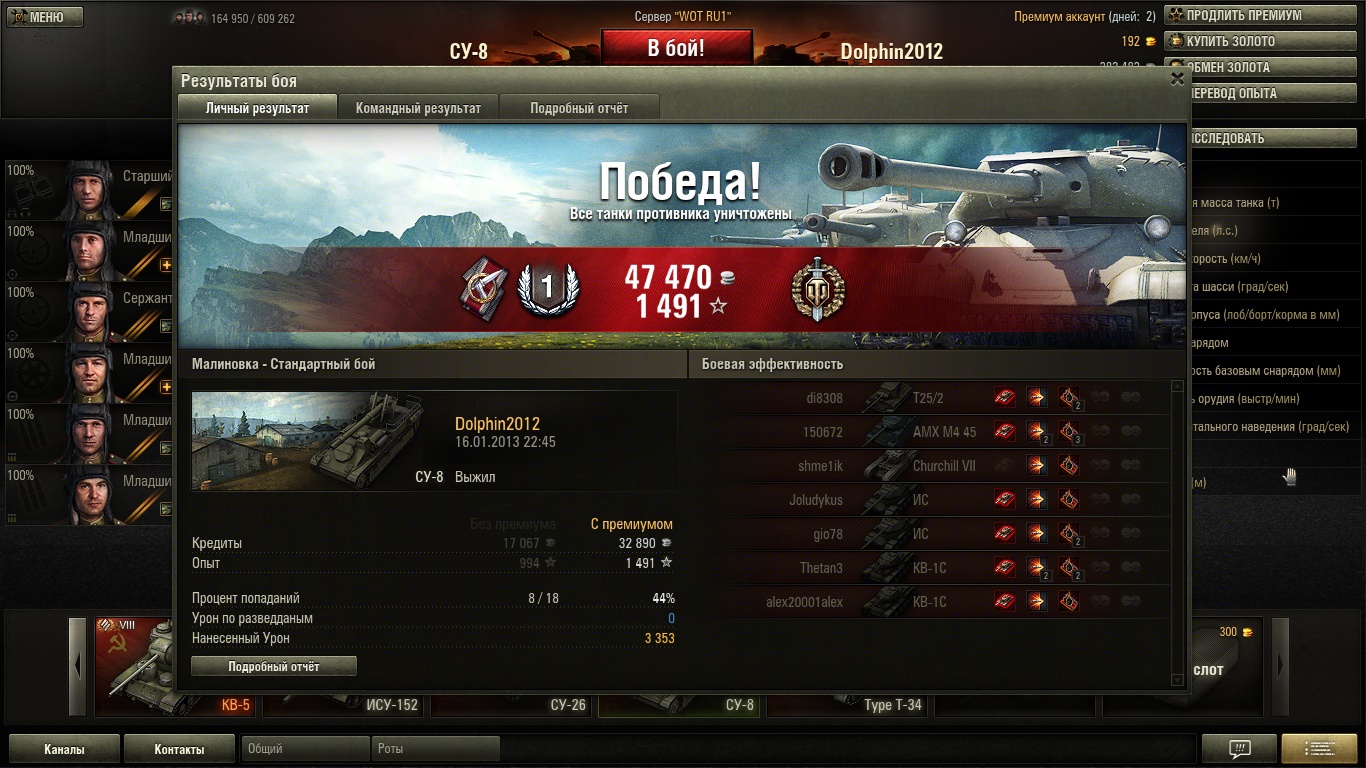
Task: Start battle with the В бой! button
Action: pos(676,48)
